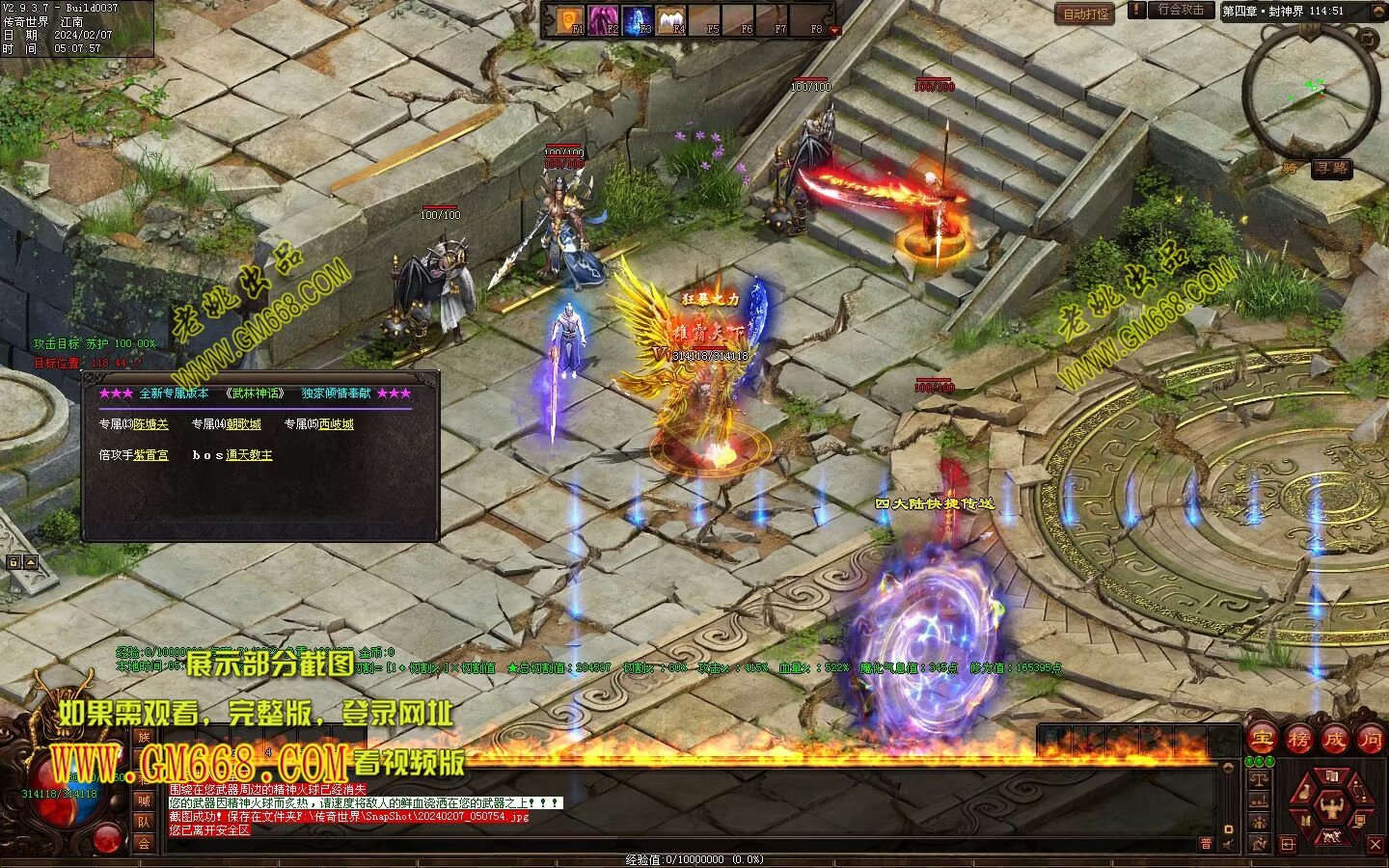The image size is (1389, 868).
Task: Cast the F3 blue figure skill
Action: click(637, 19)
